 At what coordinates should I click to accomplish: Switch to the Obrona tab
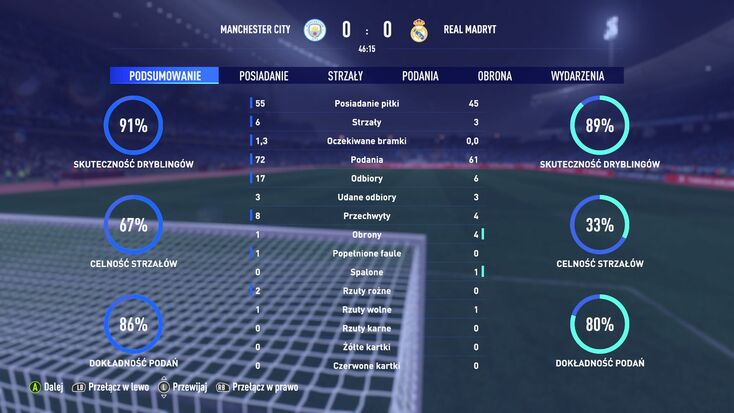click(x=495, y=75)
